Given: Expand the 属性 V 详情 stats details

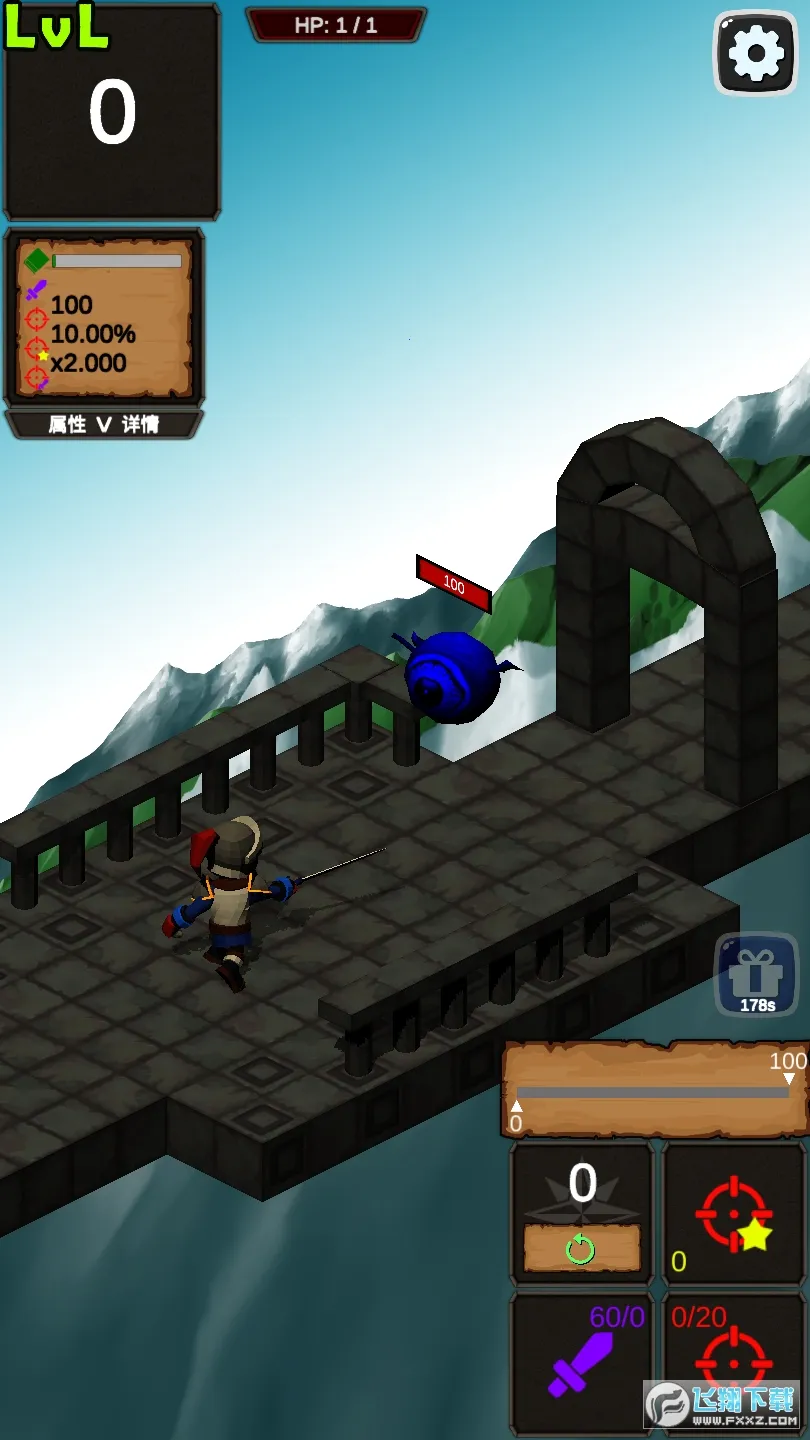Looking at the screenshot, I should (104, 424).
